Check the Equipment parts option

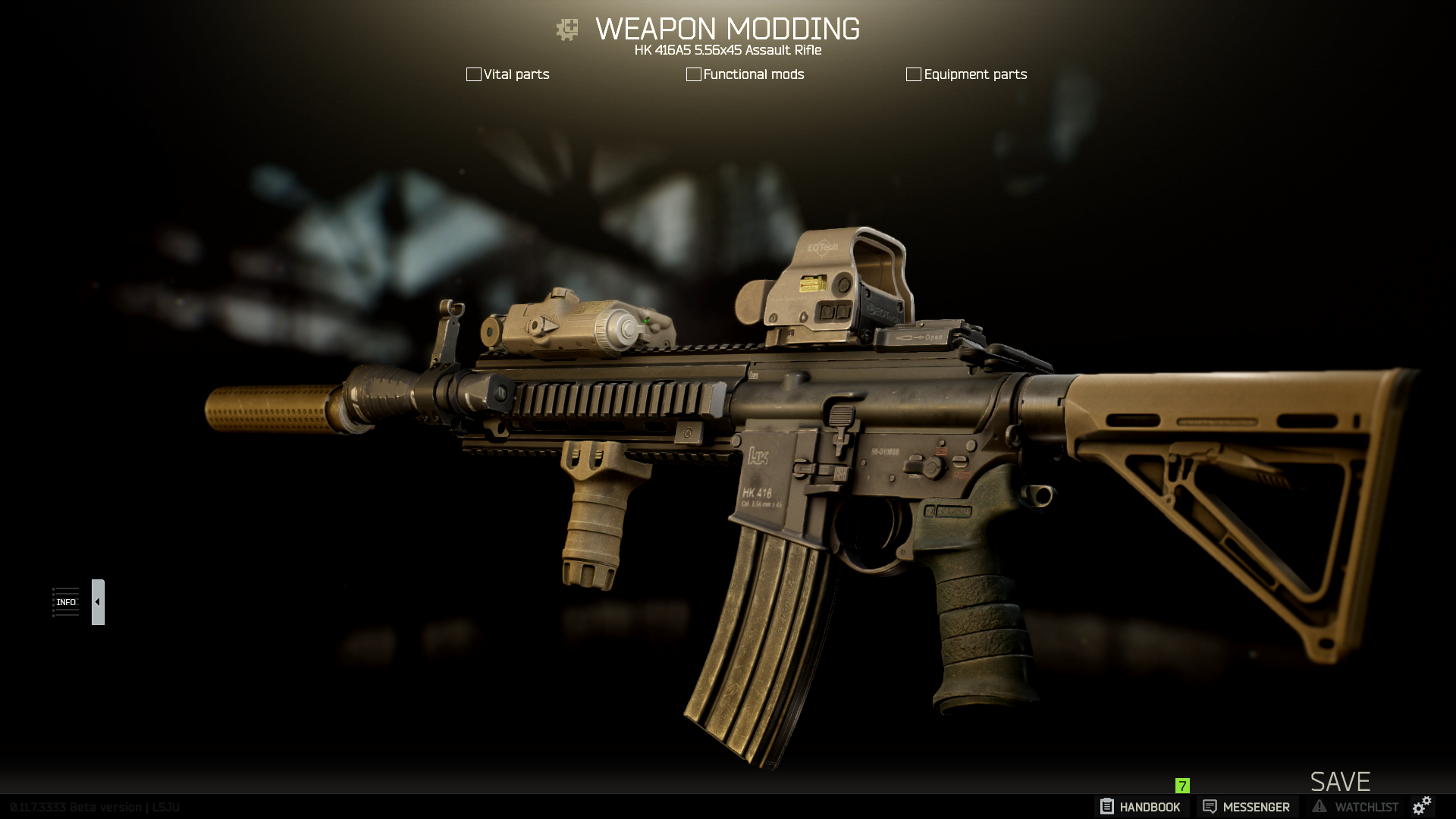(914, 74)
